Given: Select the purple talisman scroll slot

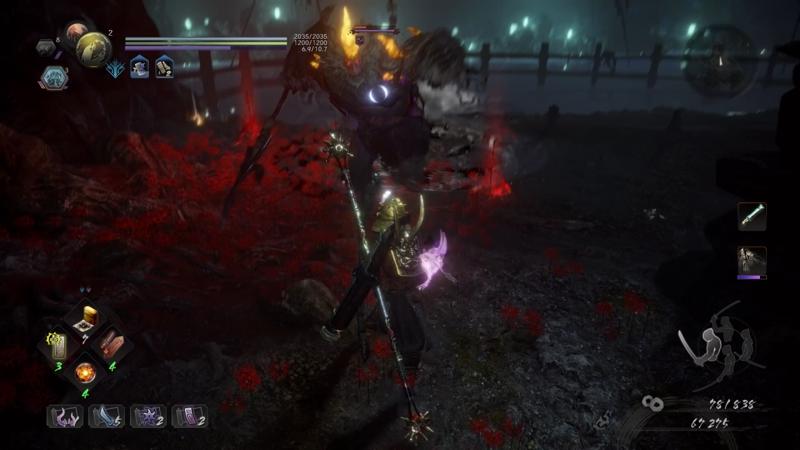Looking at the screenshot, I should [x=189, y=416].
